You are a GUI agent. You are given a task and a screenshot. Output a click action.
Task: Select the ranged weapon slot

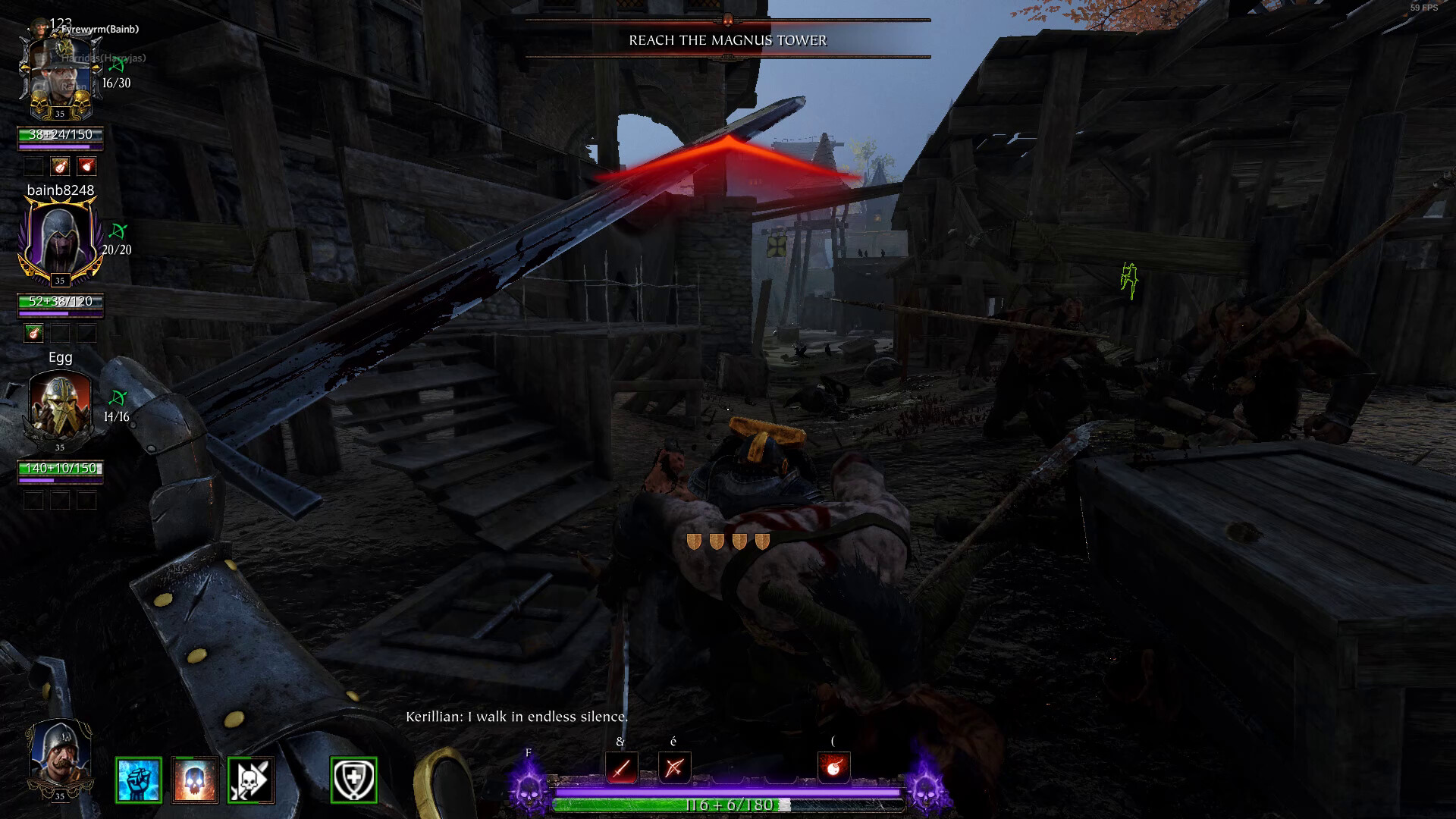point(674,768)
